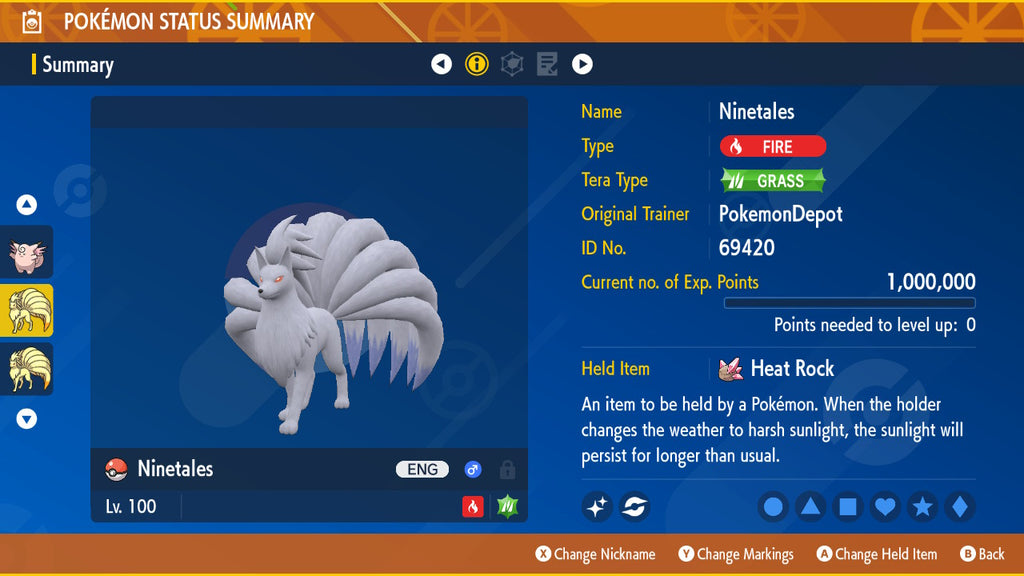Toggle the triangle marking
Viewport: 1024px width, 576px height.
click(x=810, y=507)
